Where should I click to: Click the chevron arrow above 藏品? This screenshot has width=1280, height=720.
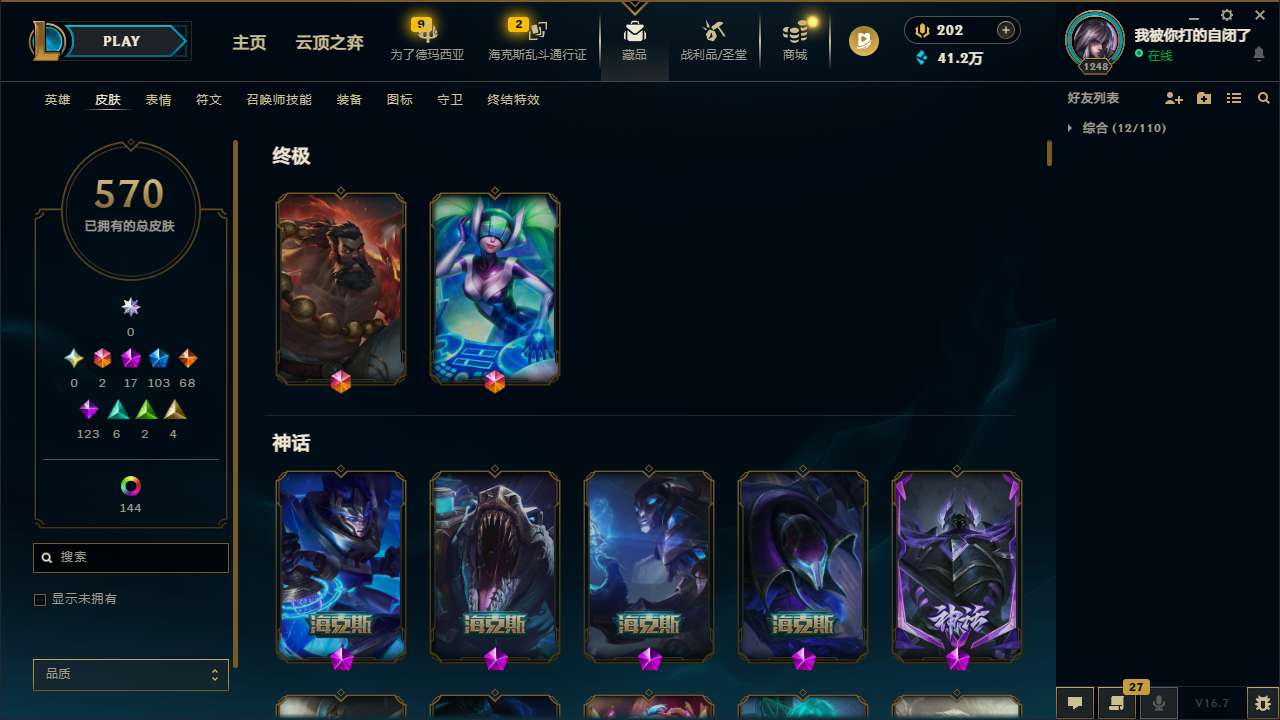pyautogui.click(x=634, y=6)
